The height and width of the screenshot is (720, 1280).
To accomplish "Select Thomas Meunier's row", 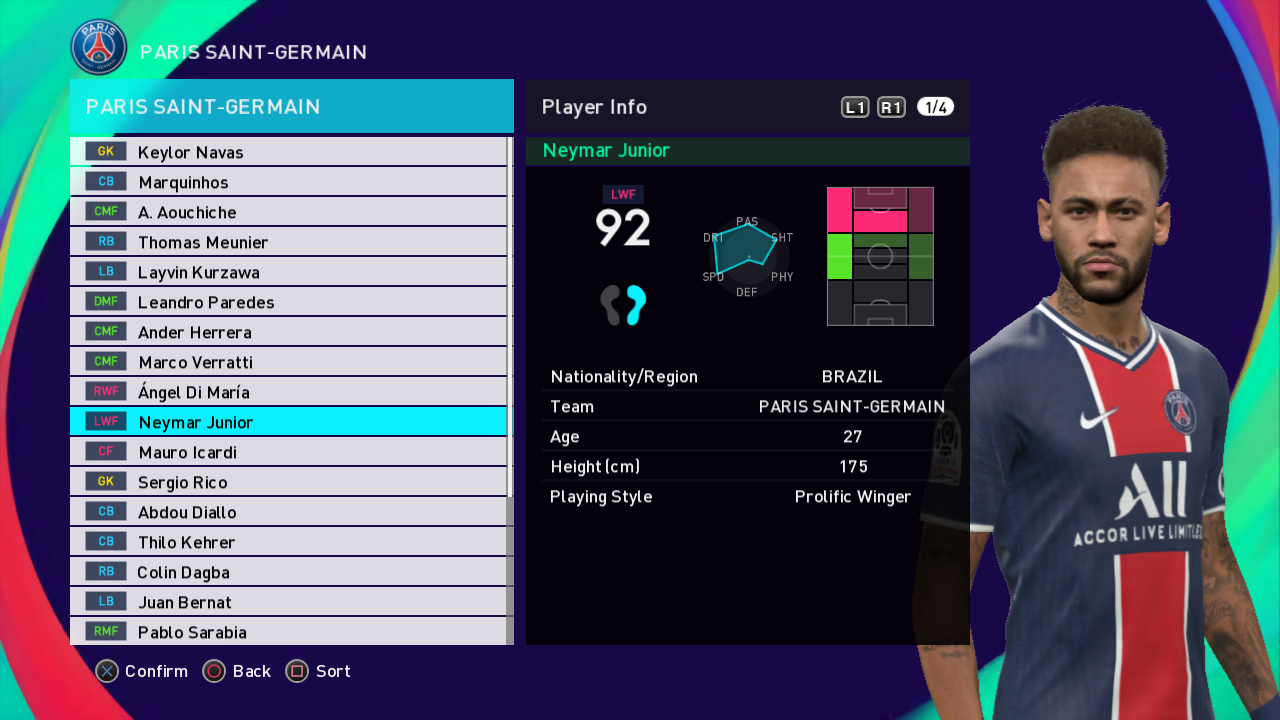I will tap(288, 242).
